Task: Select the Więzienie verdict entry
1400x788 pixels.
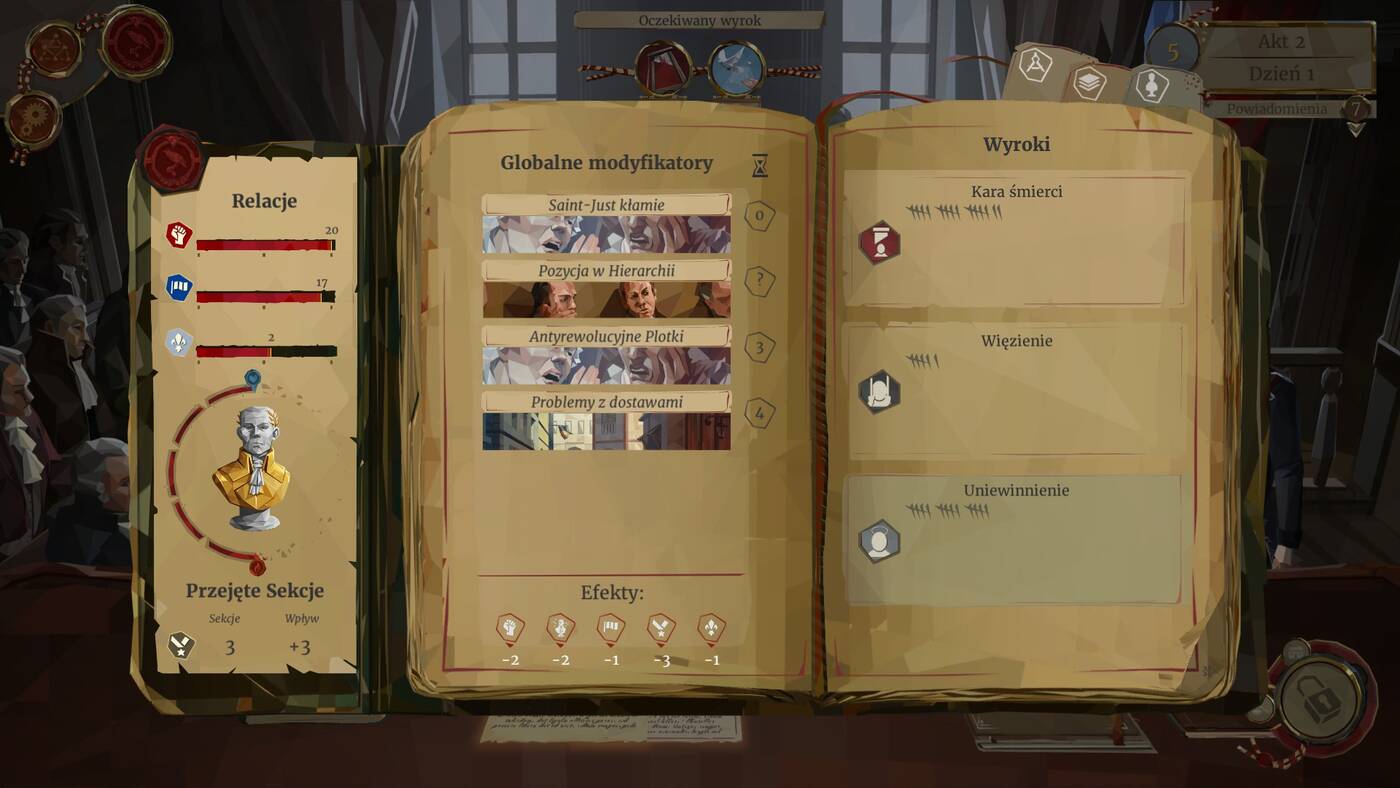Action: click(x=1015, y=389)
